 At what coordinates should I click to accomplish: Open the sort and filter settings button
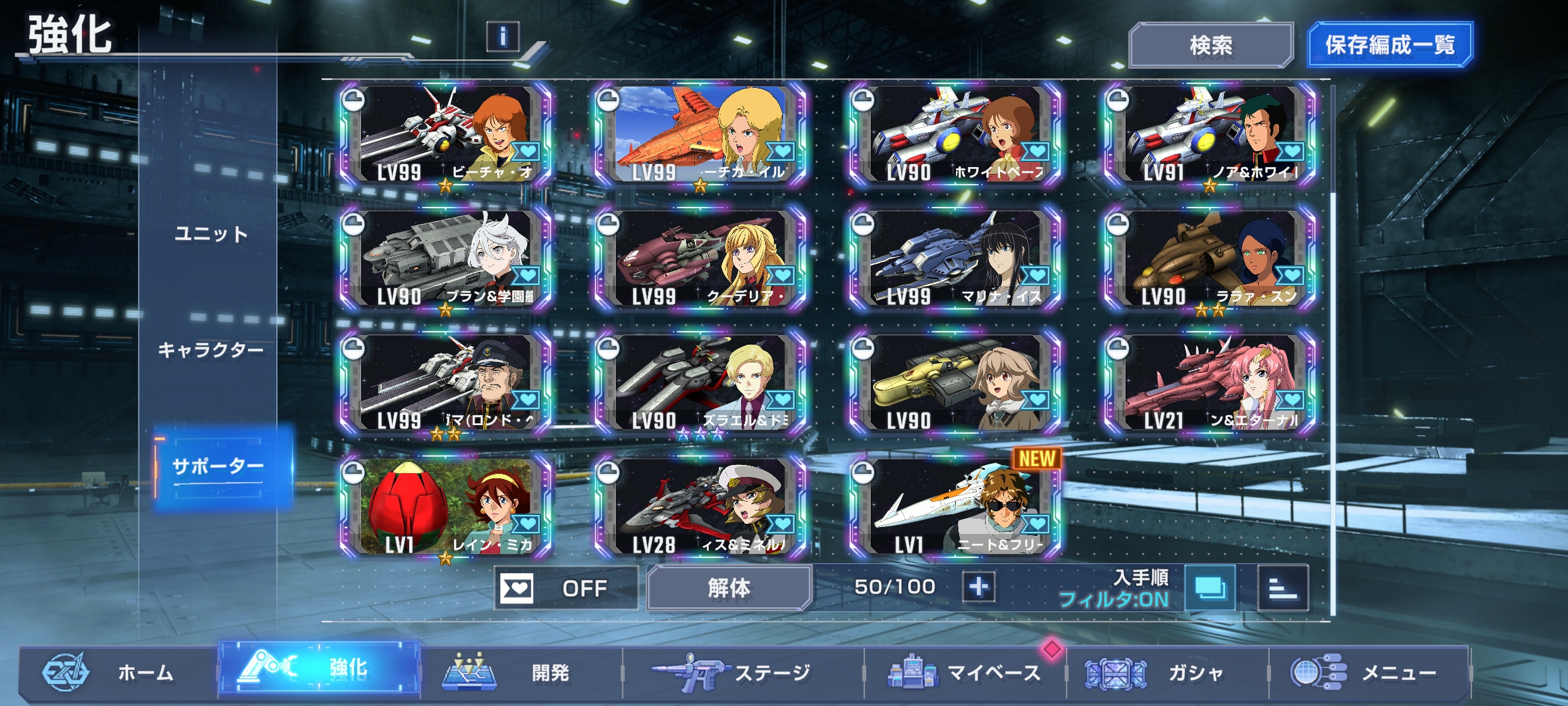[x=1210, y=588]
